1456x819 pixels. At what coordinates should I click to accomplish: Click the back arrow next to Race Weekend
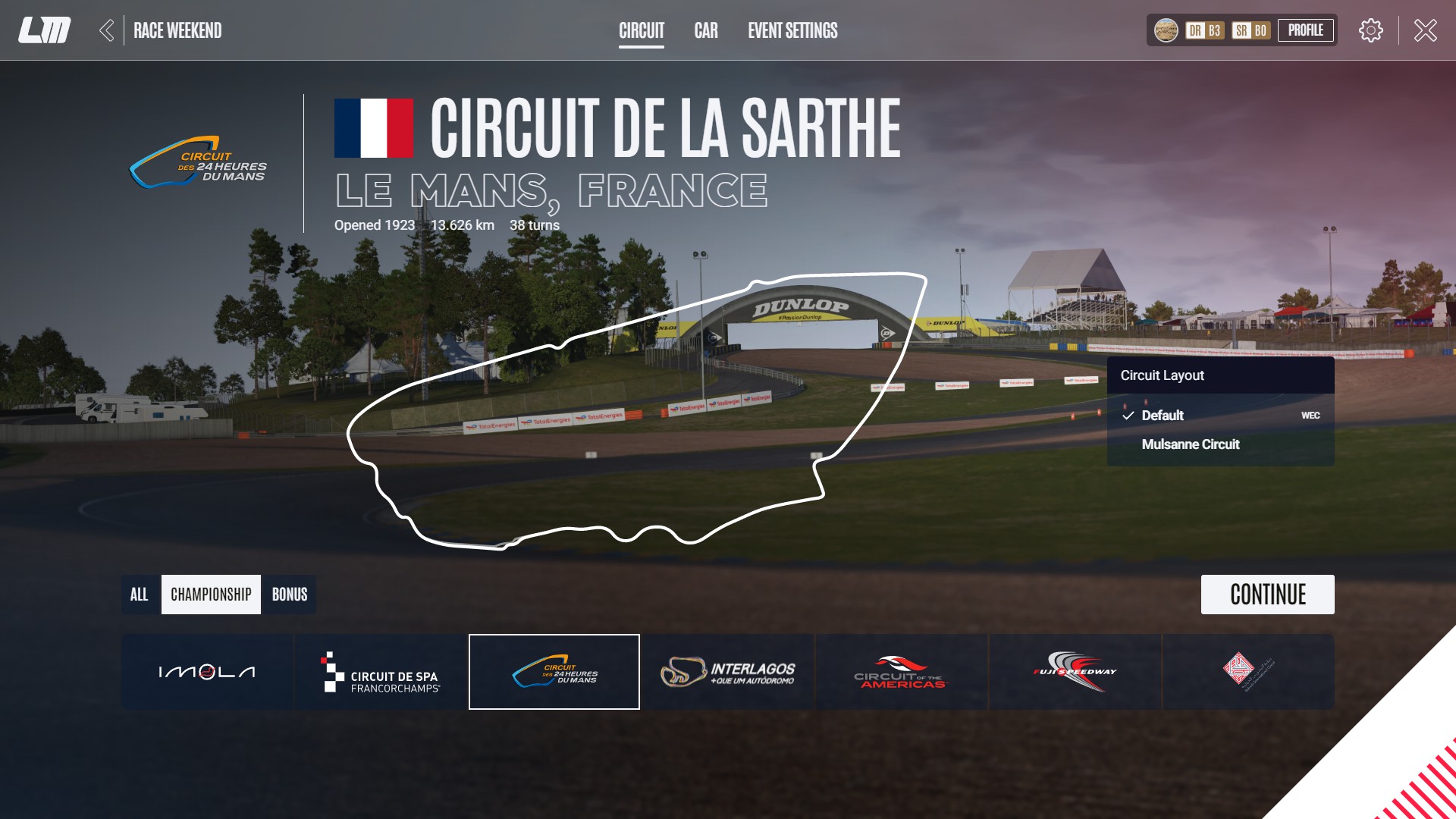coord(107,30)
